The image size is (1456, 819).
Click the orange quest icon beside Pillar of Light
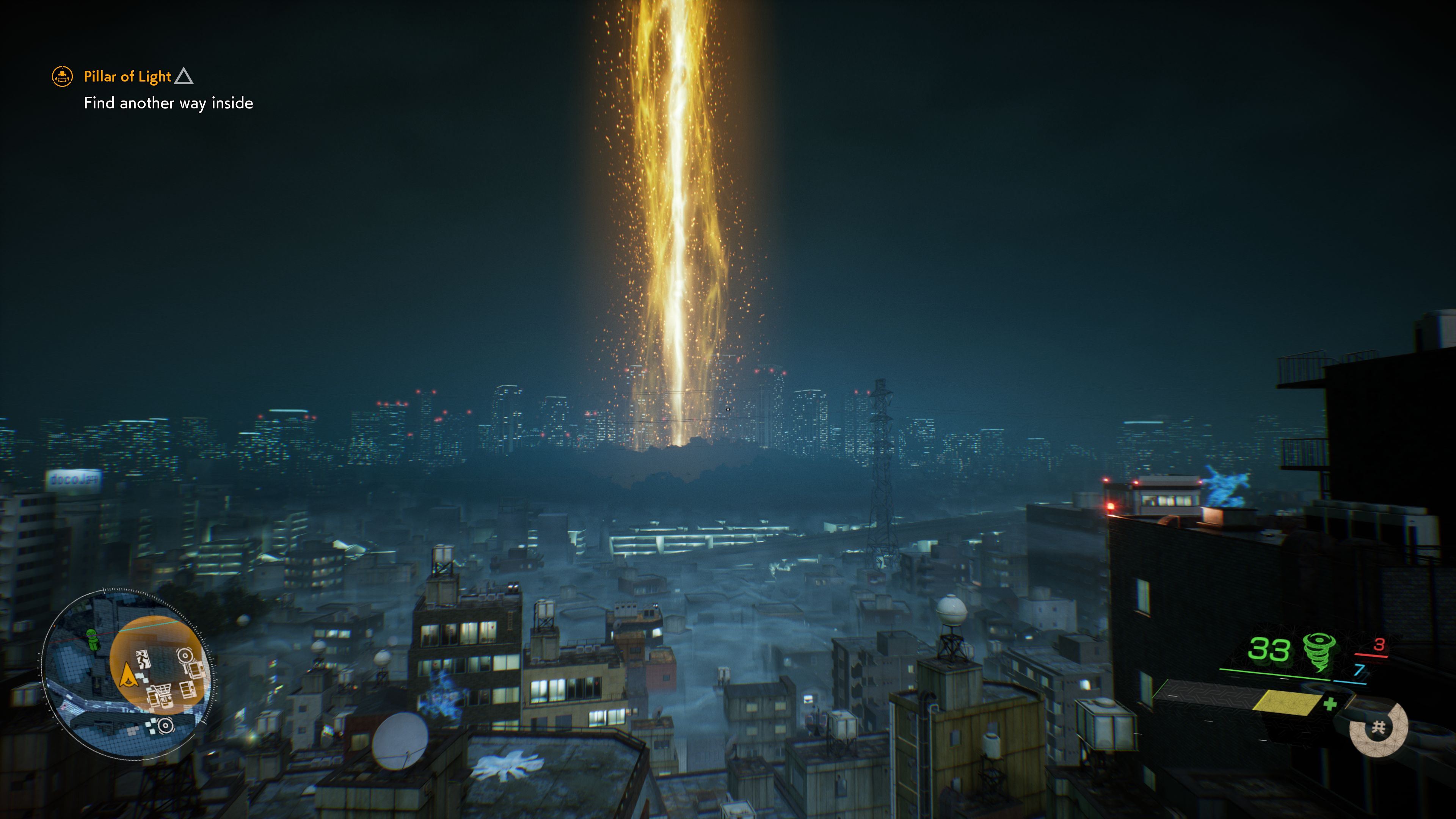click(62, 76)
